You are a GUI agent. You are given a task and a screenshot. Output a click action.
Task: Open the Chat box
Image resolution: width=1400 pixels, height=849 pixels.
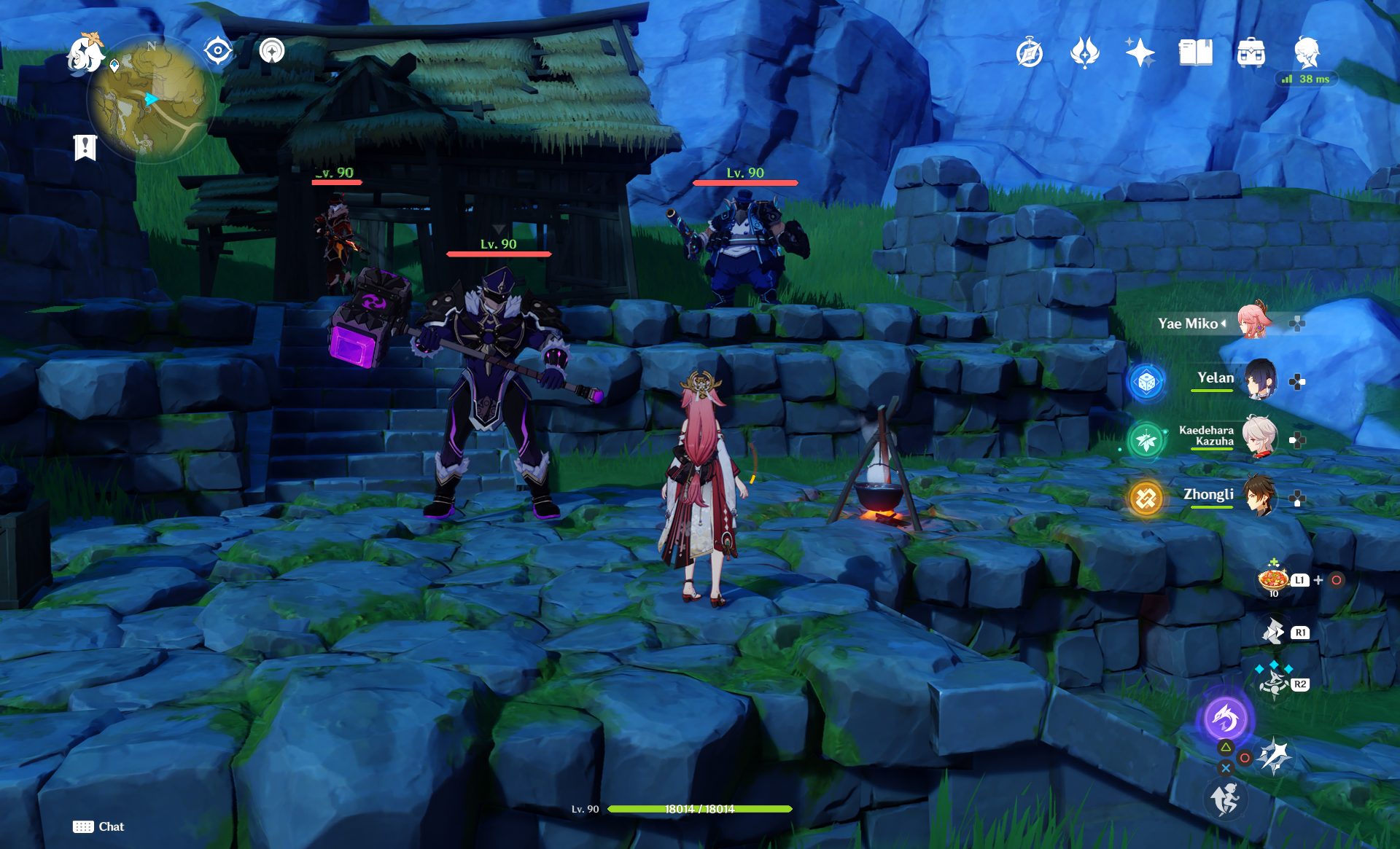pyautogui.click(x=98, y=826)
